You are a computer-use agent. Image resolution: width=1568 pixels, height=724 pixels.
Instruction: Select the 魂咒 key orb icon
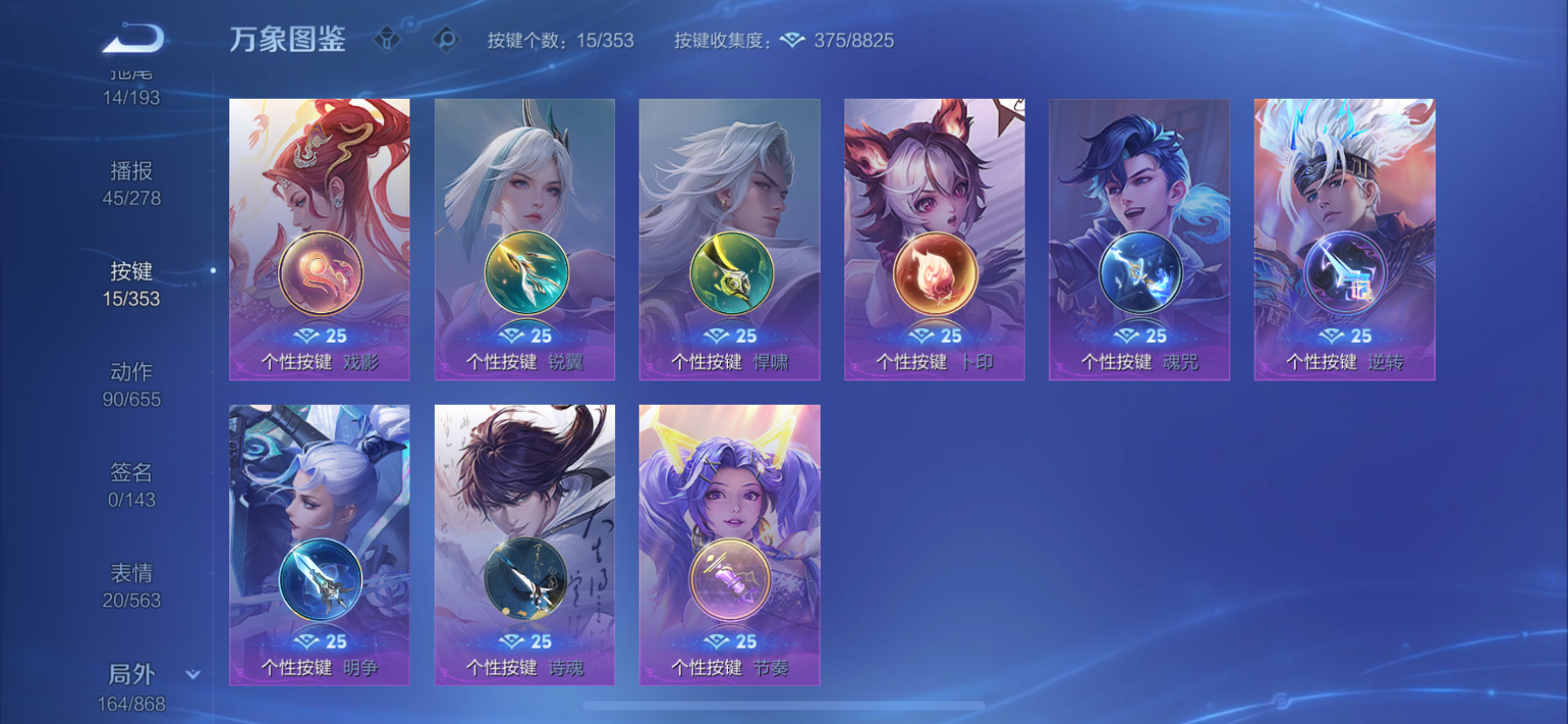[x=1138, y=272]
